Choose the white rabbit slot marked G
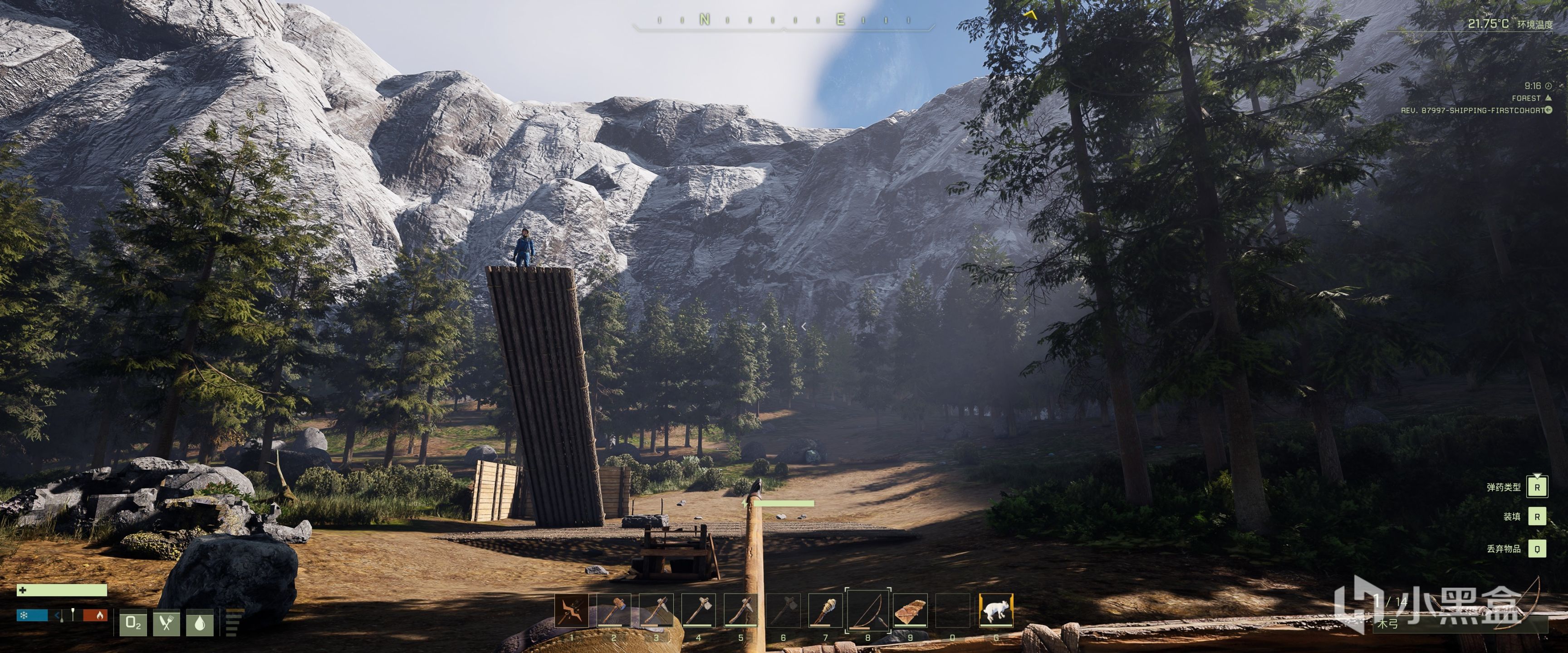The width and height of the screenshot is (1568, 653). click(x=996, y=611)
